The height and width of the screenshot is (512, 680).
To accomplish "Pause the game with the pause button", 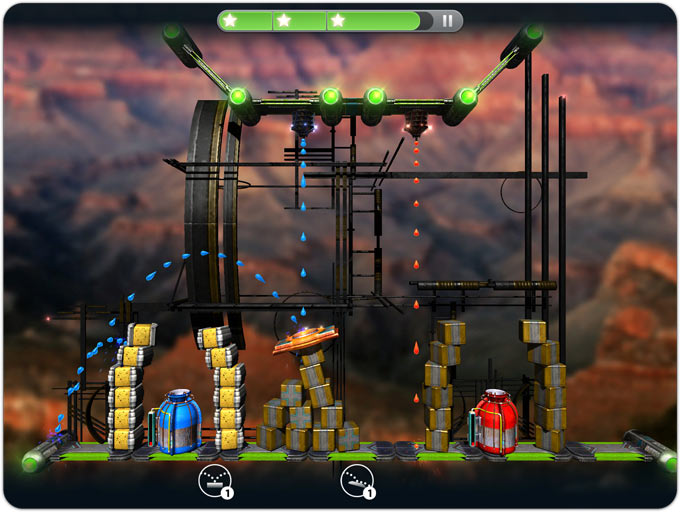I will 447,20.
